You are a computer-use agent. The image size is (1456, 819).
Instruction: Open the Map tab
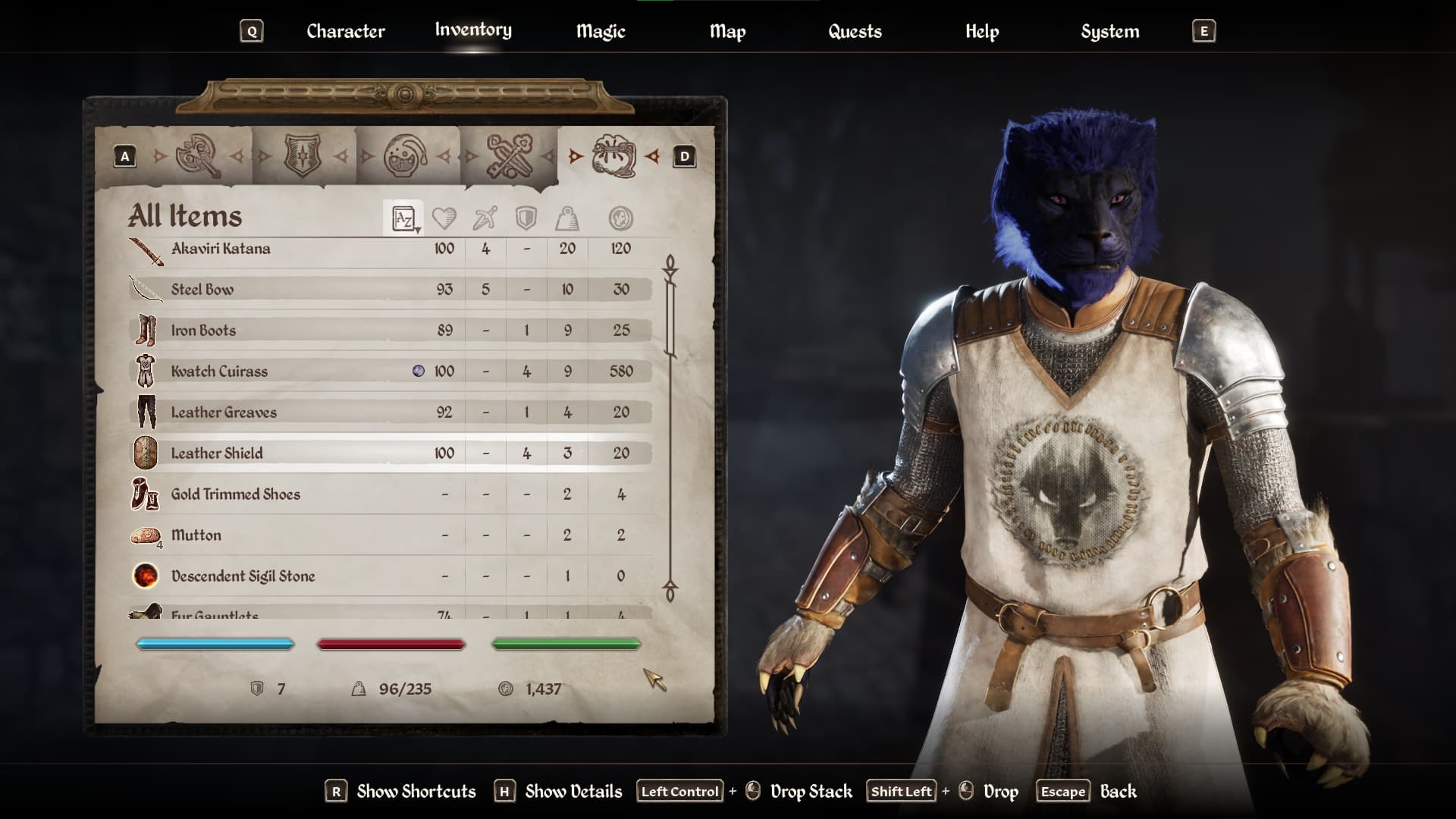point(727,31)
